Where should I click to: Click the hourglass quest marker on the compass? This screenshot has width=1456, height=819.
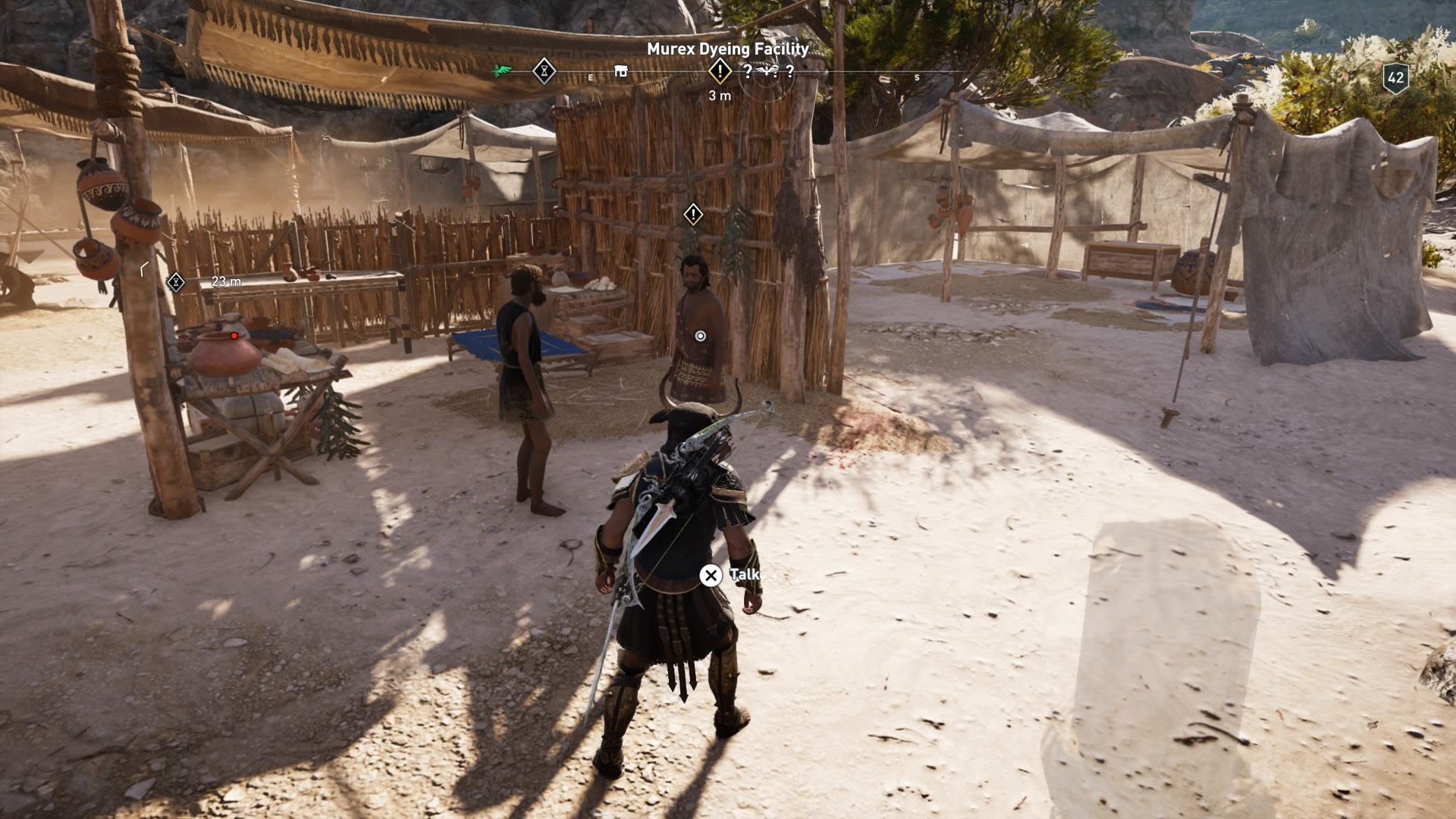pyautogui.click(x=544, y=70)
